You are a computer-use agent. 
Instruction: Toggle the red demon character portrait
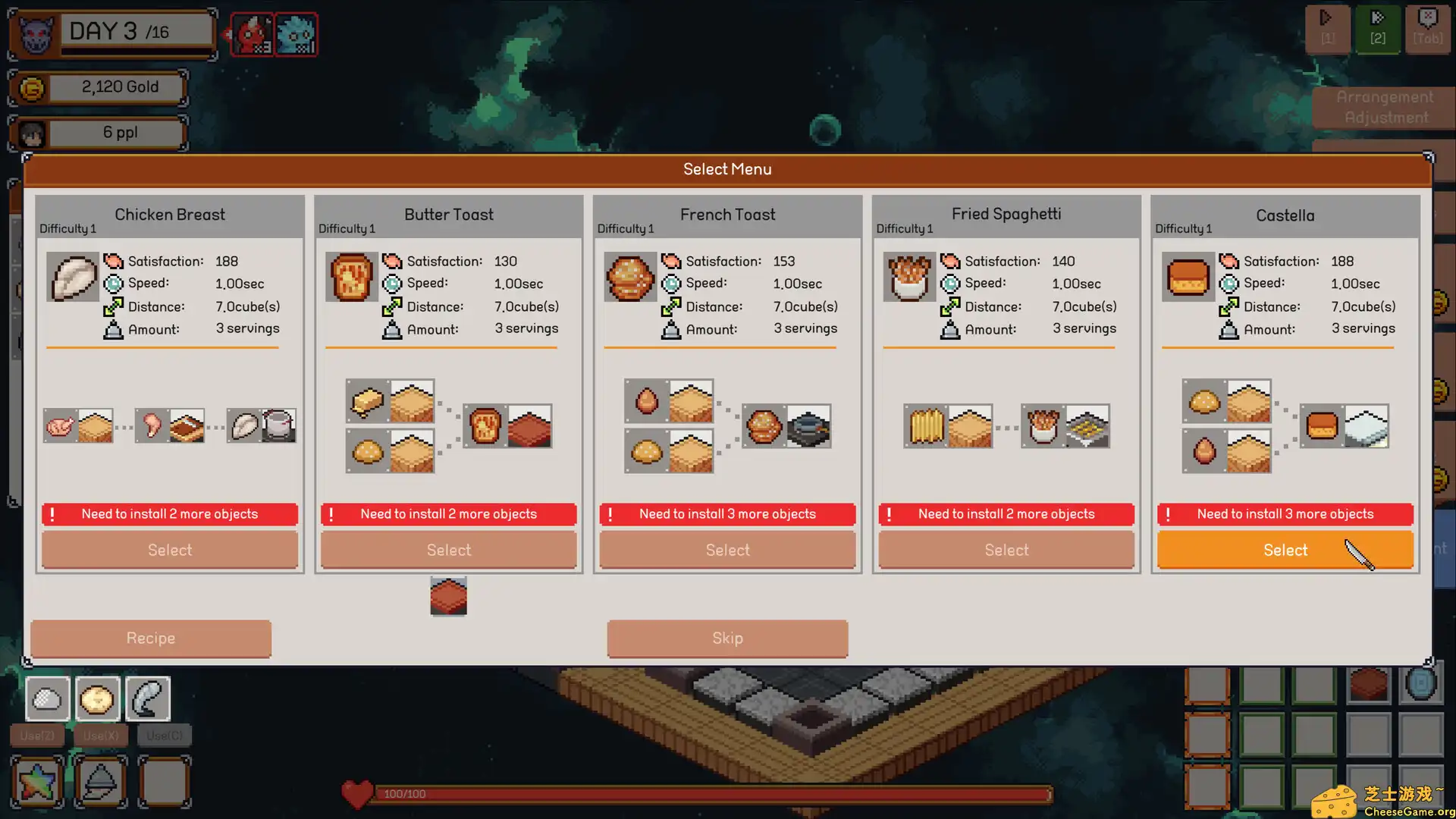coord(250,33)
